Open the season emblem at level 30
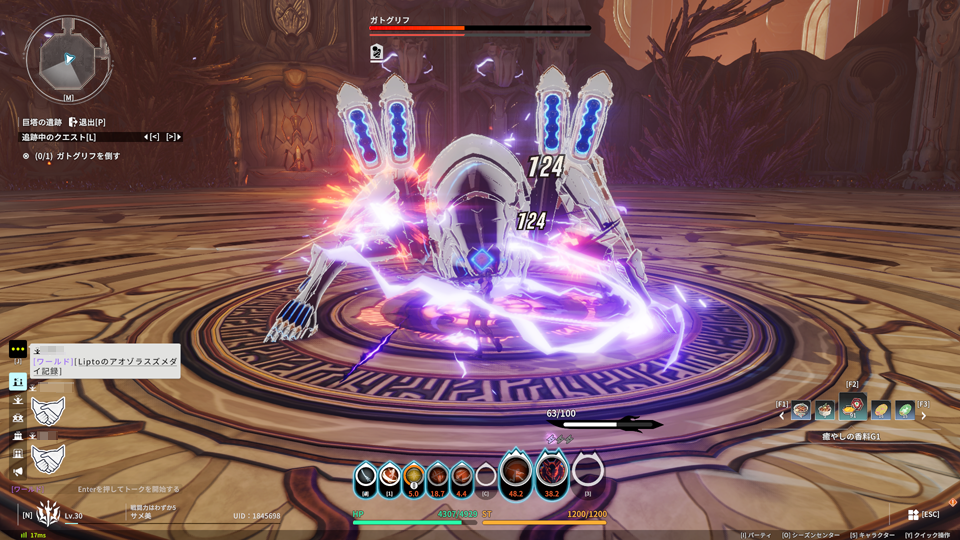 point(47,514)
